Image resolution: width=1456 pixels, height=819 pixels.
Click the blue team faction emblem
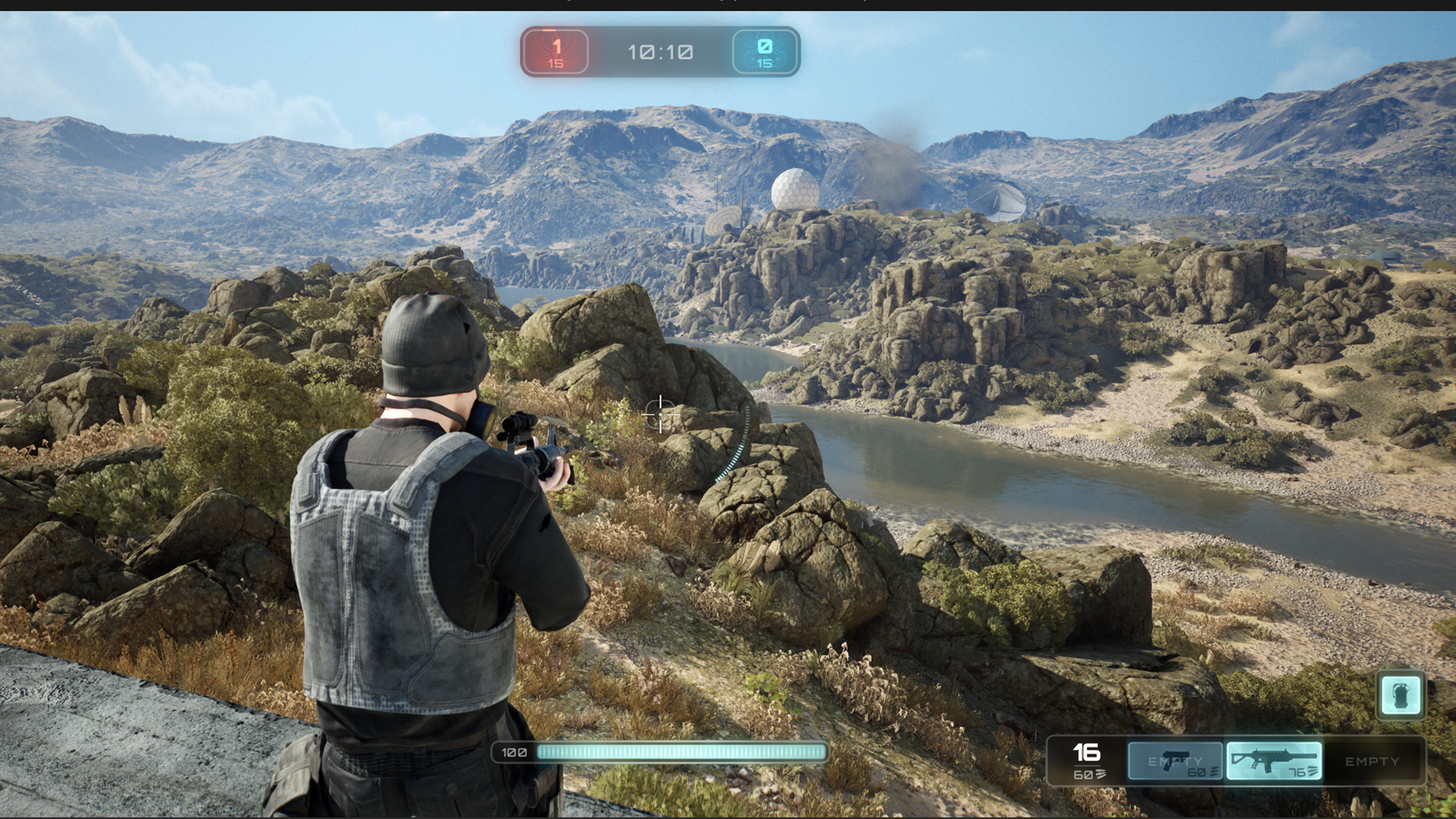tap(764, 52)
